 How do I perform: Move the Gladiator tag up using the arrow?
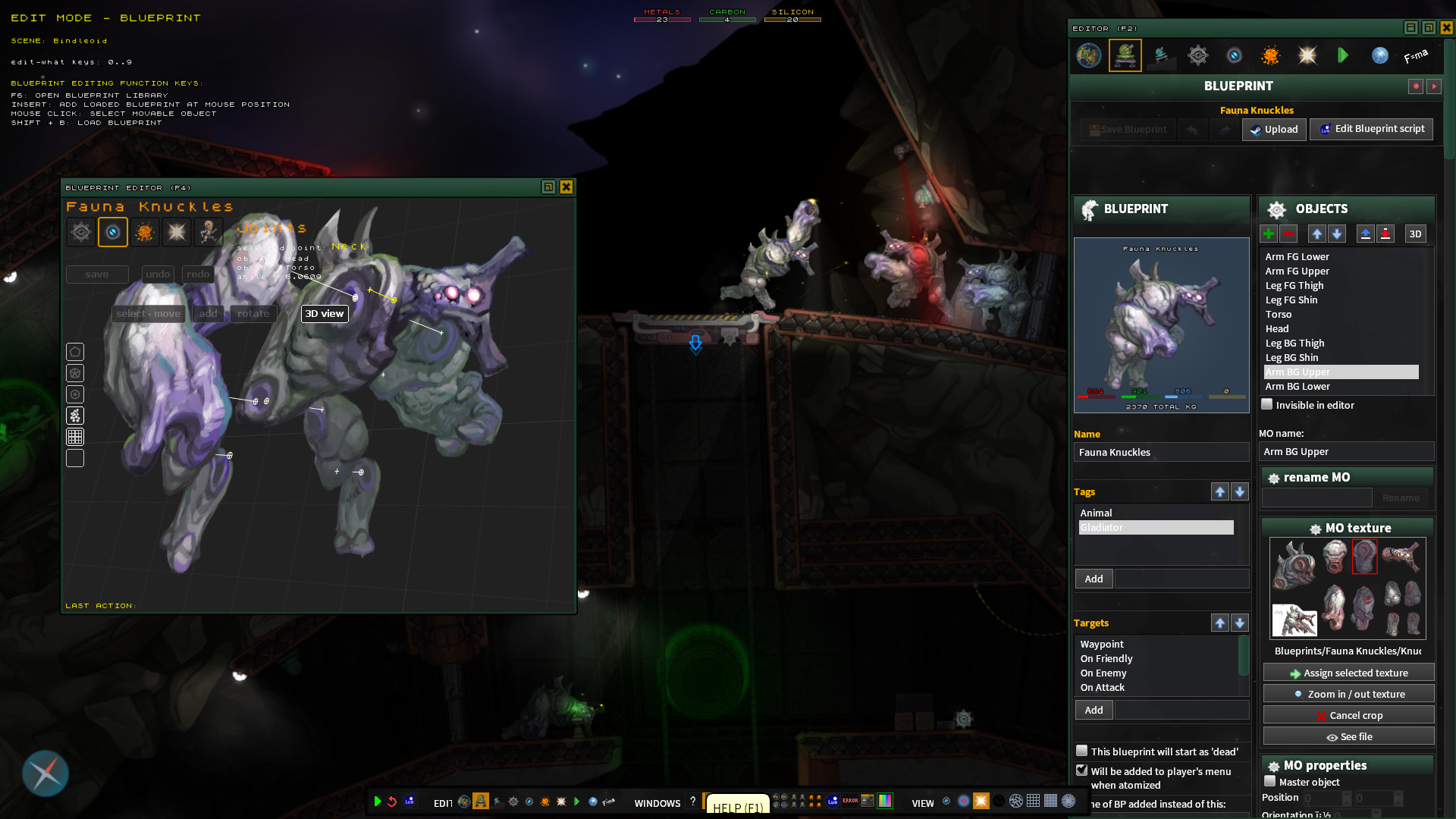tap(1220, 491)
